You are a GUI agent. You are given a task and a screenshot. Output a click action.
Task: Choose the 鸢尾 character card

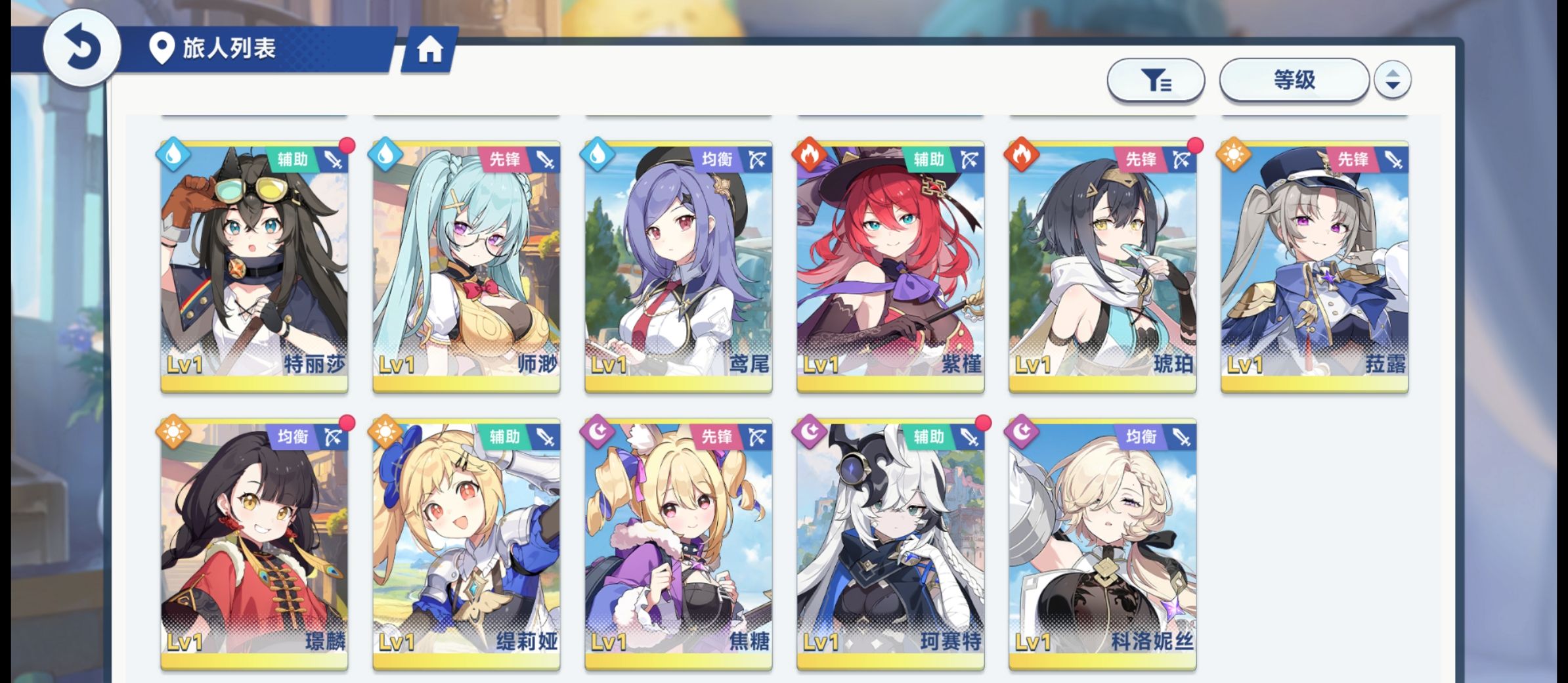[x=678, y=266]
